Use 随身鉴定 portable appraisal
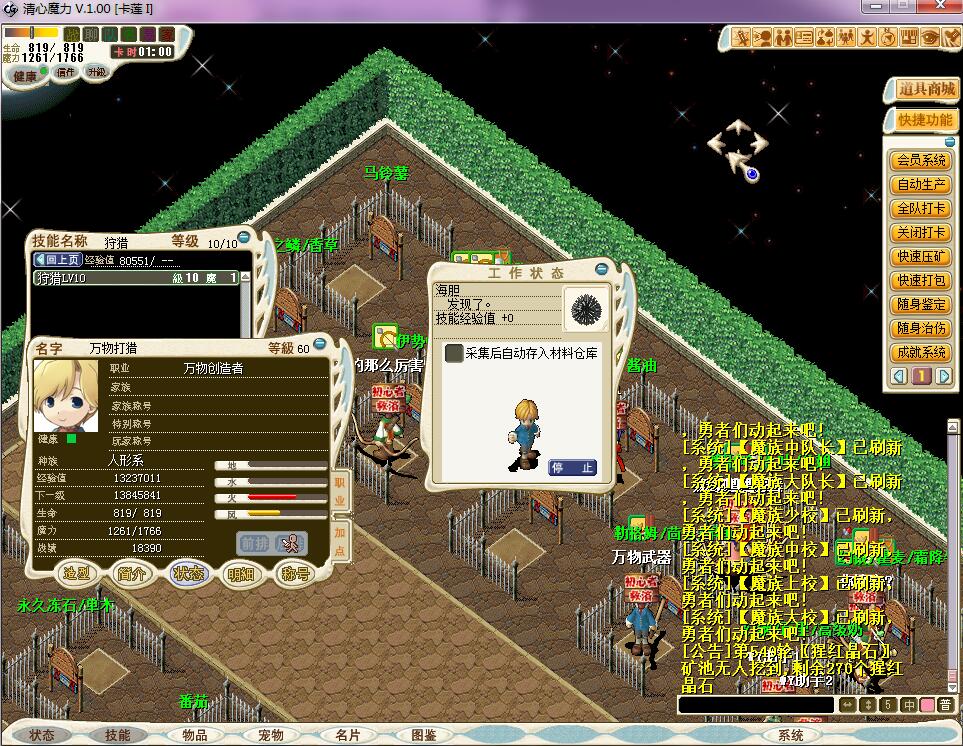The width and height of the screenshot is (963, 746). coord(921,305)
